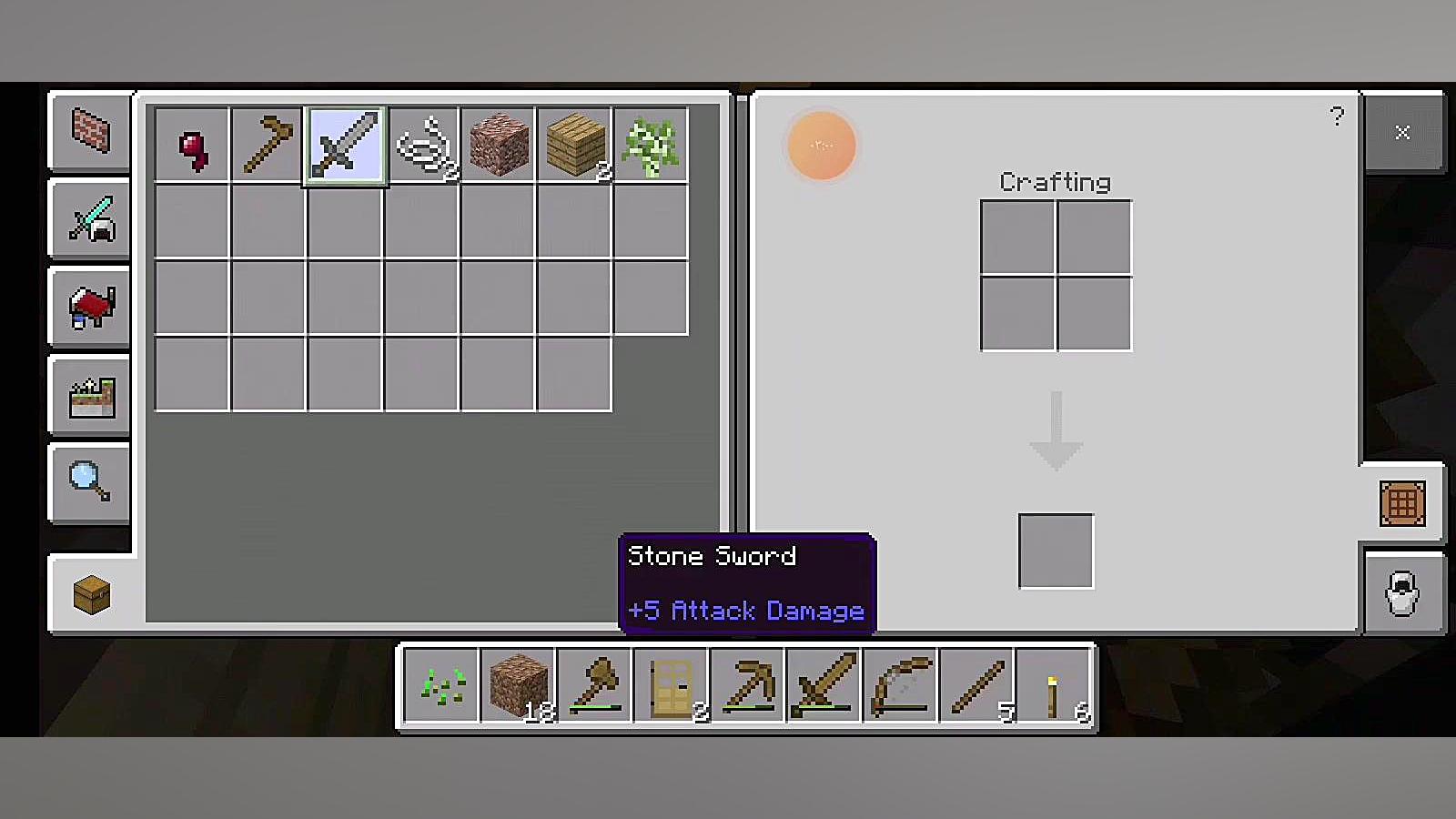Image resolution: width=1456 pixels, height=819 pixels.
Task: Switch to the chest inventory tab
Action: tap(91, 595)
